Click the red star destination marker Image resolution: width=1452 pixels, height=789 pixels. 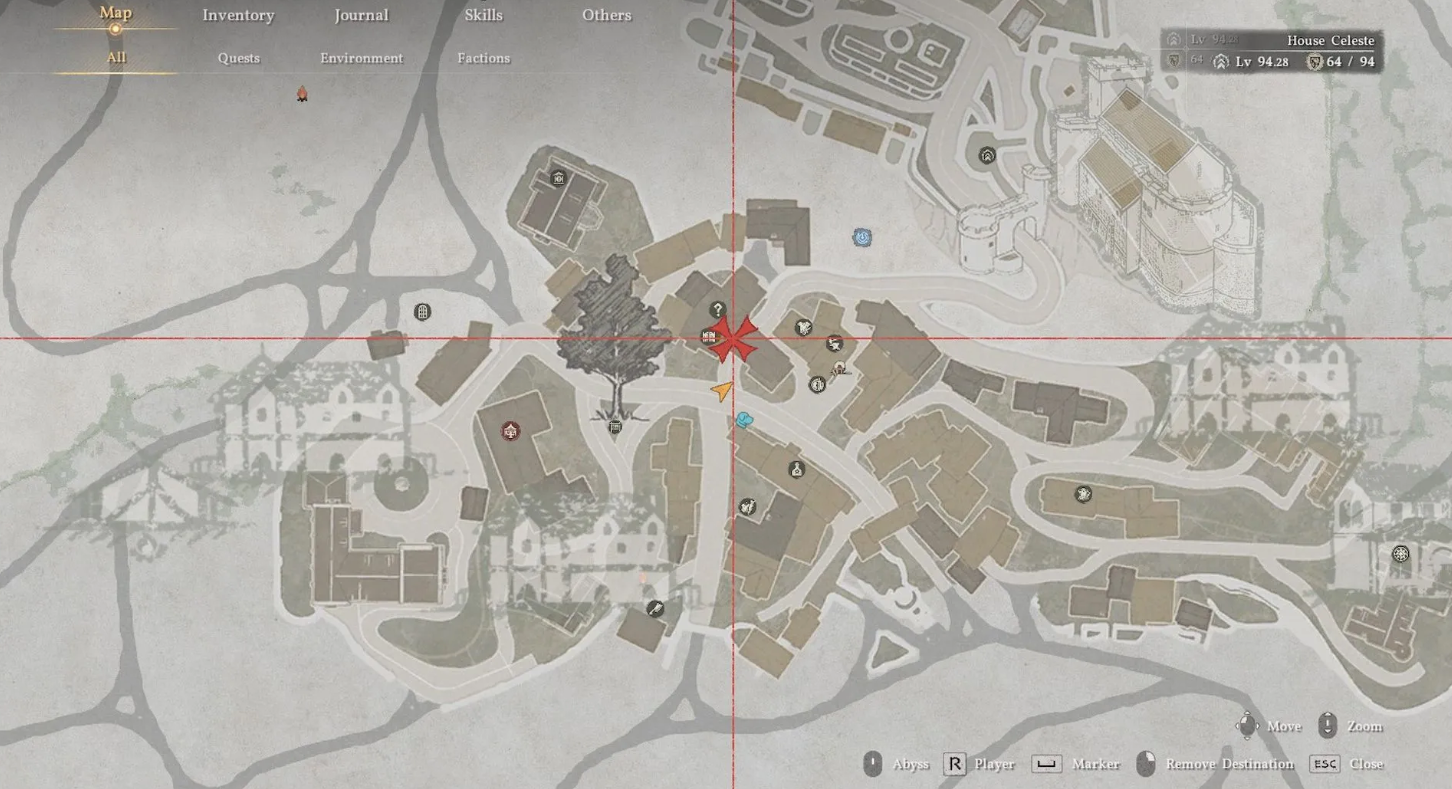pos(734,339)
